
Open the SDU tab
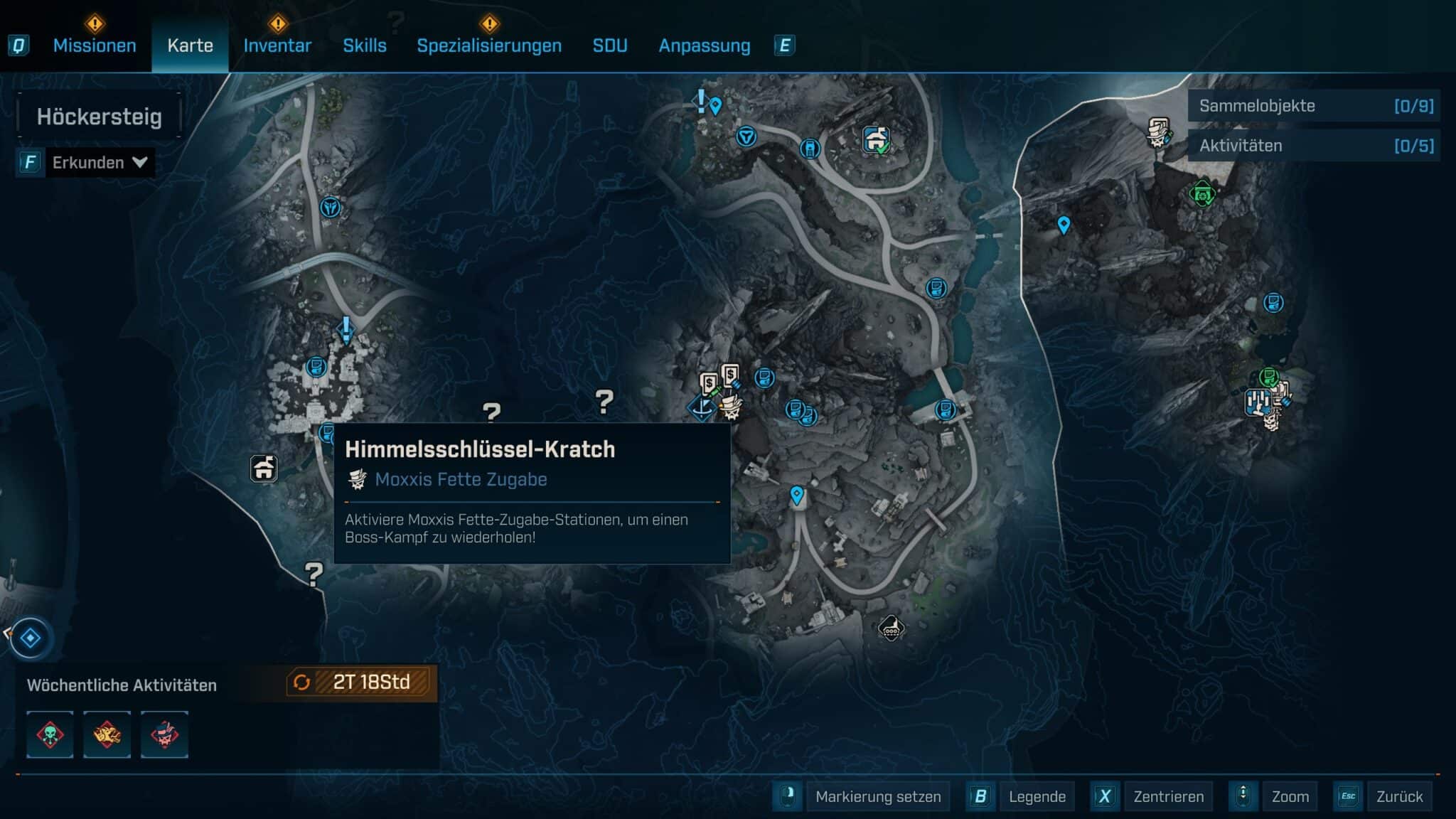(610, 45)
